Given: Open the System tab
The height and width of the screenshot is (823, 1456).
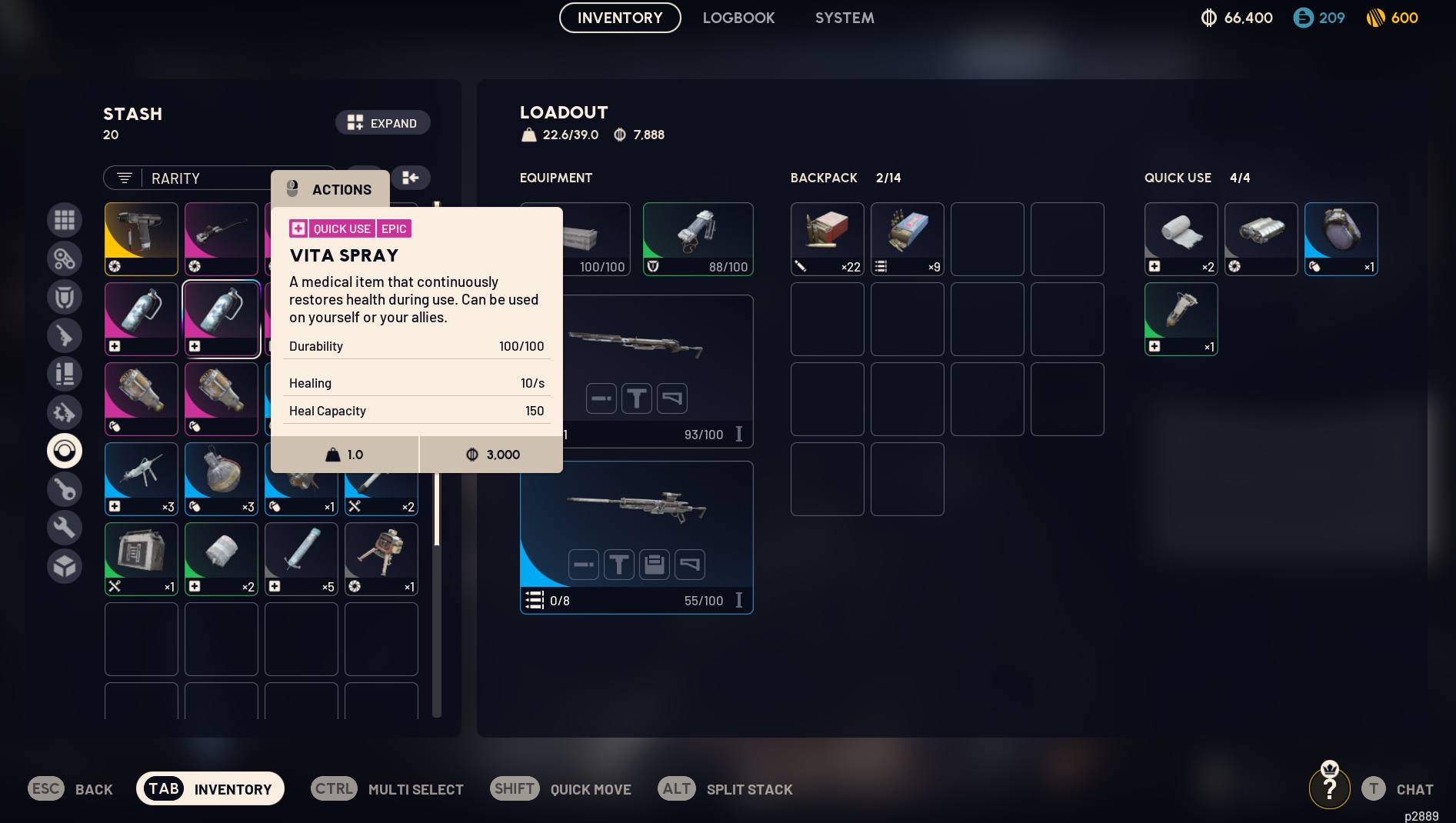Looking at the screenshot, I should [844, 18].
